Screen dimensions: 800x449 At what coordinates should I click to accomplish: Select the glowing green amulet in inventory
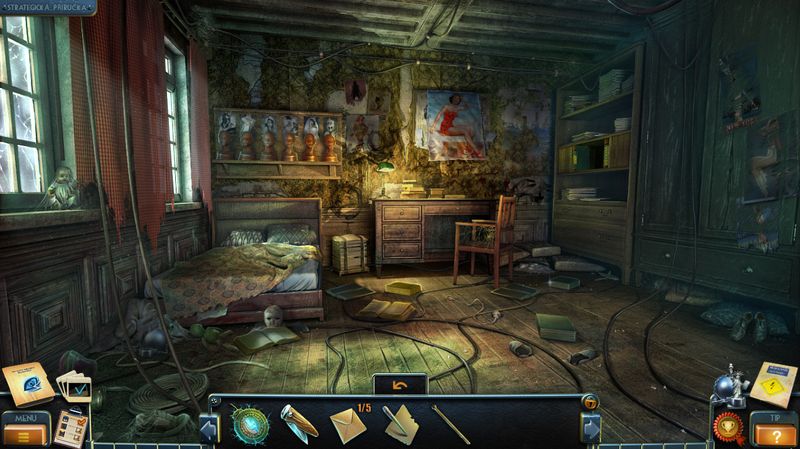tap(249, 422)
